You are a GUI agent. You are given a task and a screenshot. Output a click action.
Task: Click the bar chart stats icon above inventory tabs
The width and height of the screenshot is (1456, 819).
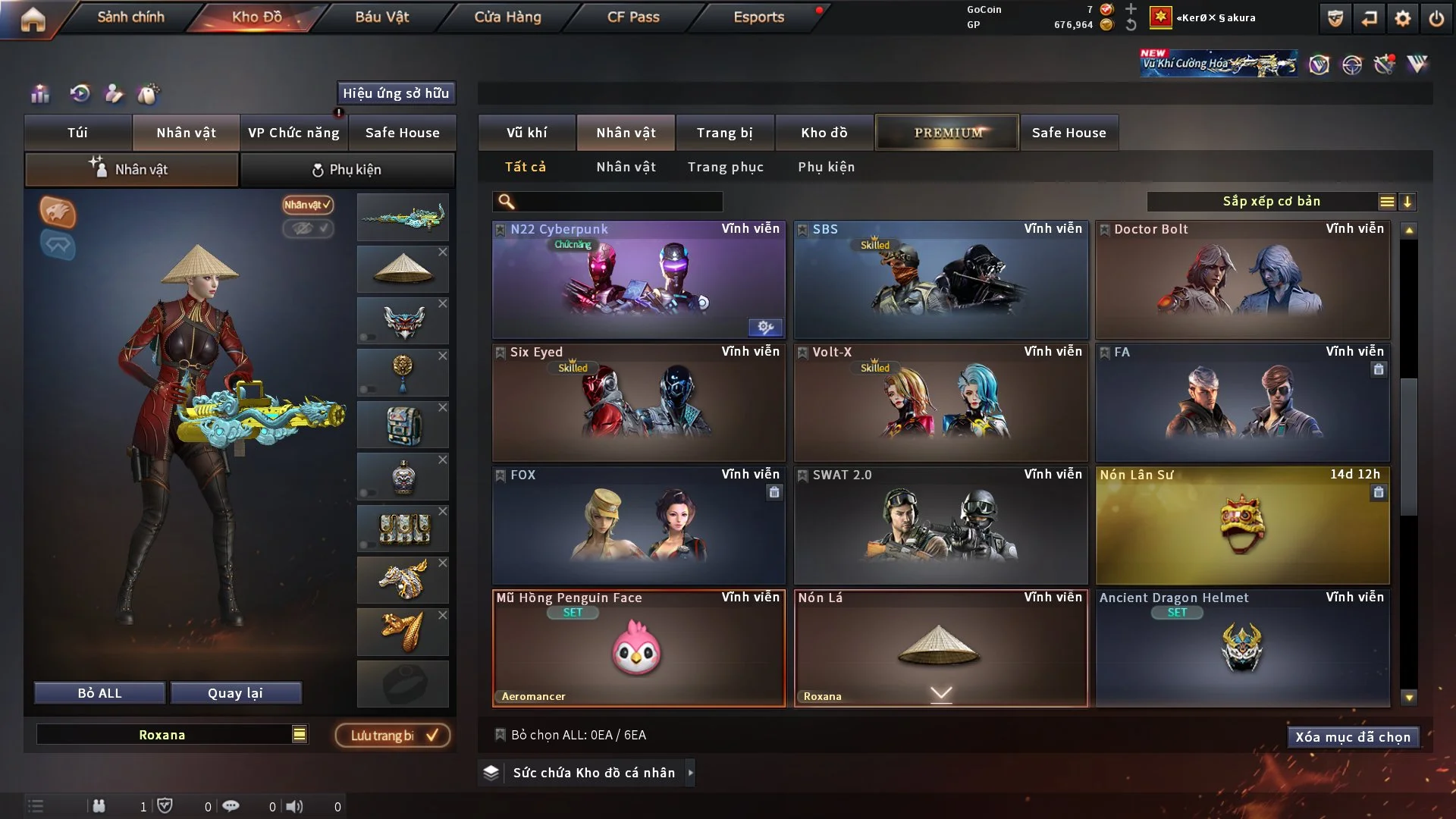[x=39, y=93]
